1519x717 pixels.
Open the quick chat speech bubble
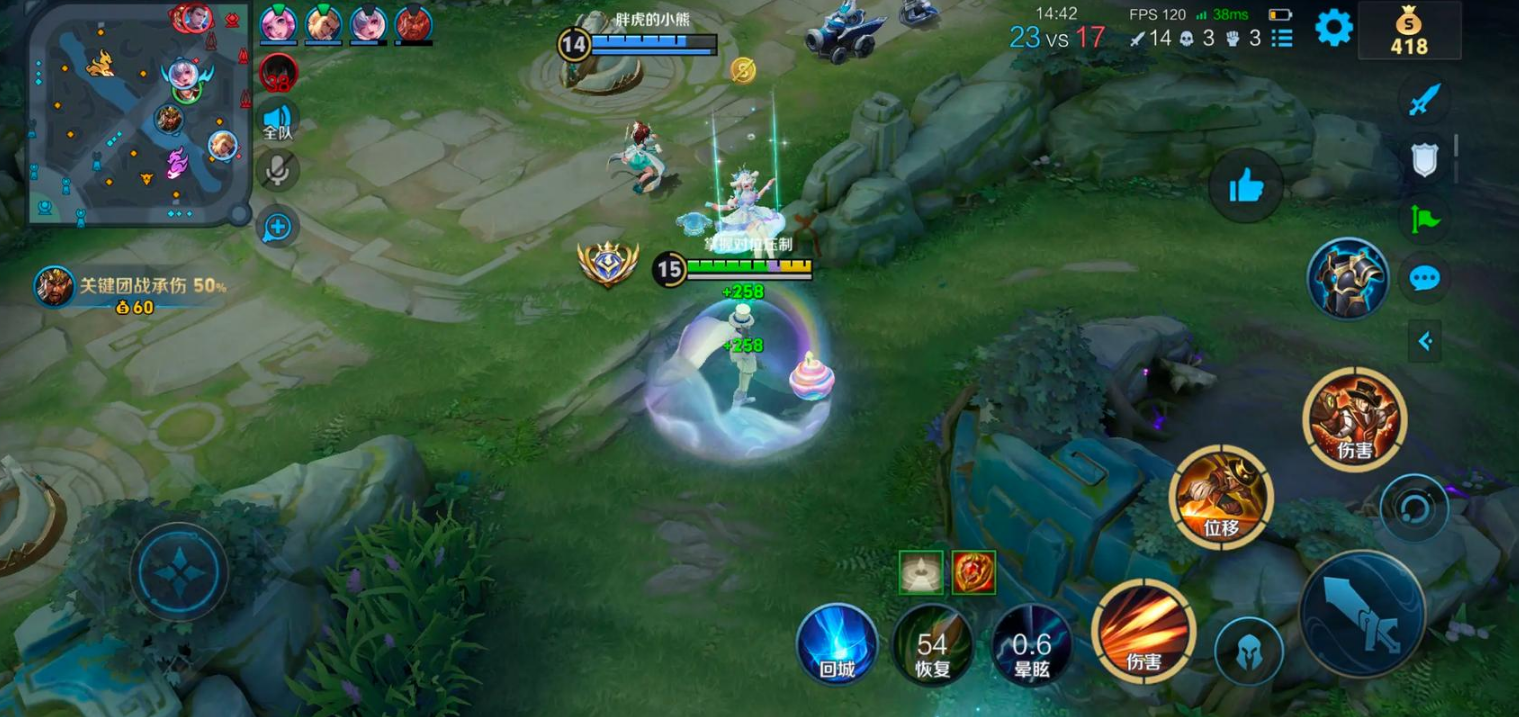[x=1424, y=278]
